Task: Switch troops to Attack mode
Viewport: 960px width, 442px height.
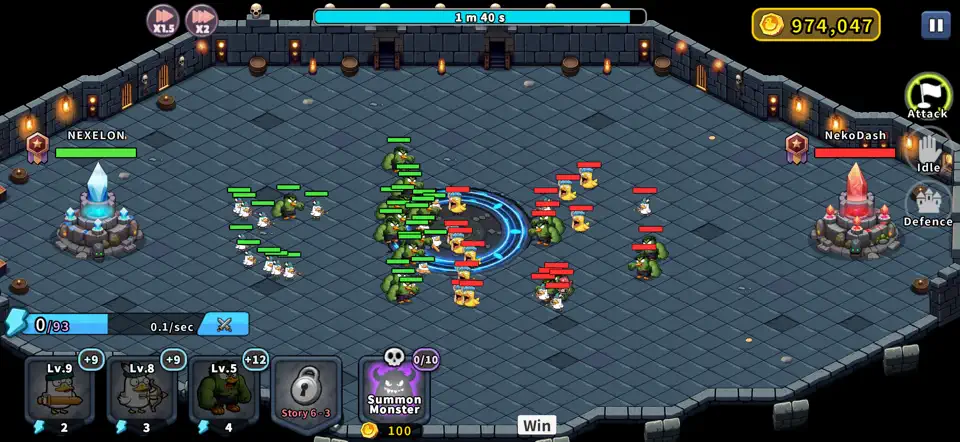Action: pyautogui.click(x=928, y=97)
